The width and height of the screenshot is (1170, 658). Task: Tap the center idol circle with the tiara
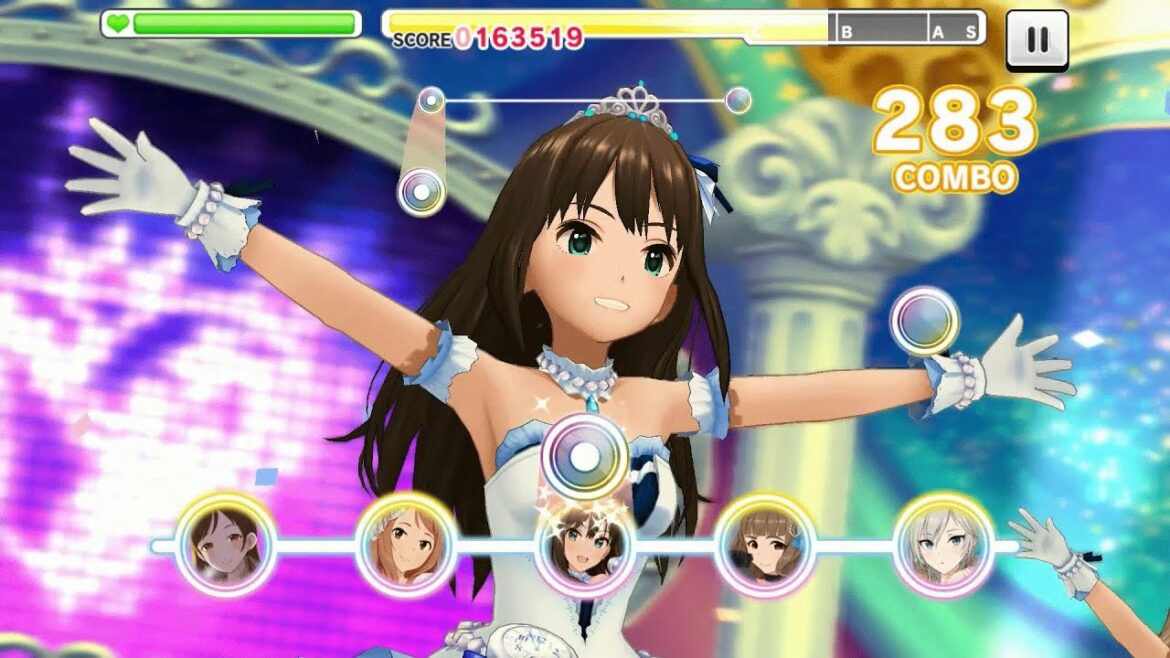pyautogui.click(x=585, y=546)
